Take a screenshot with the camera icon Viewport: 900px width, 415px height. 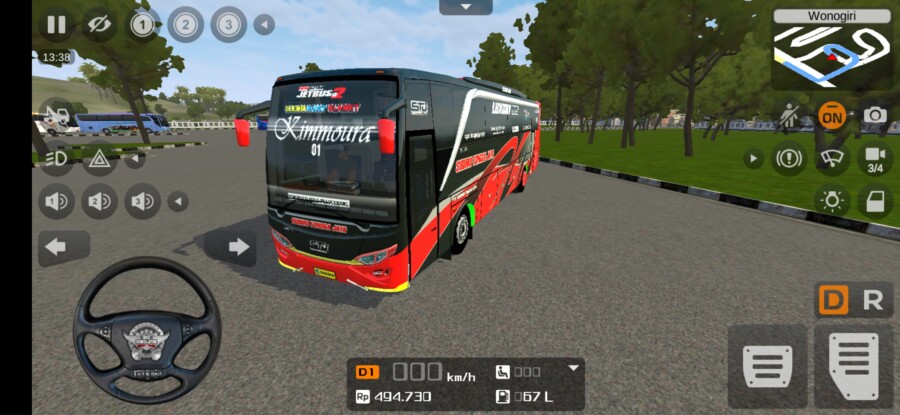click(875, 115)
